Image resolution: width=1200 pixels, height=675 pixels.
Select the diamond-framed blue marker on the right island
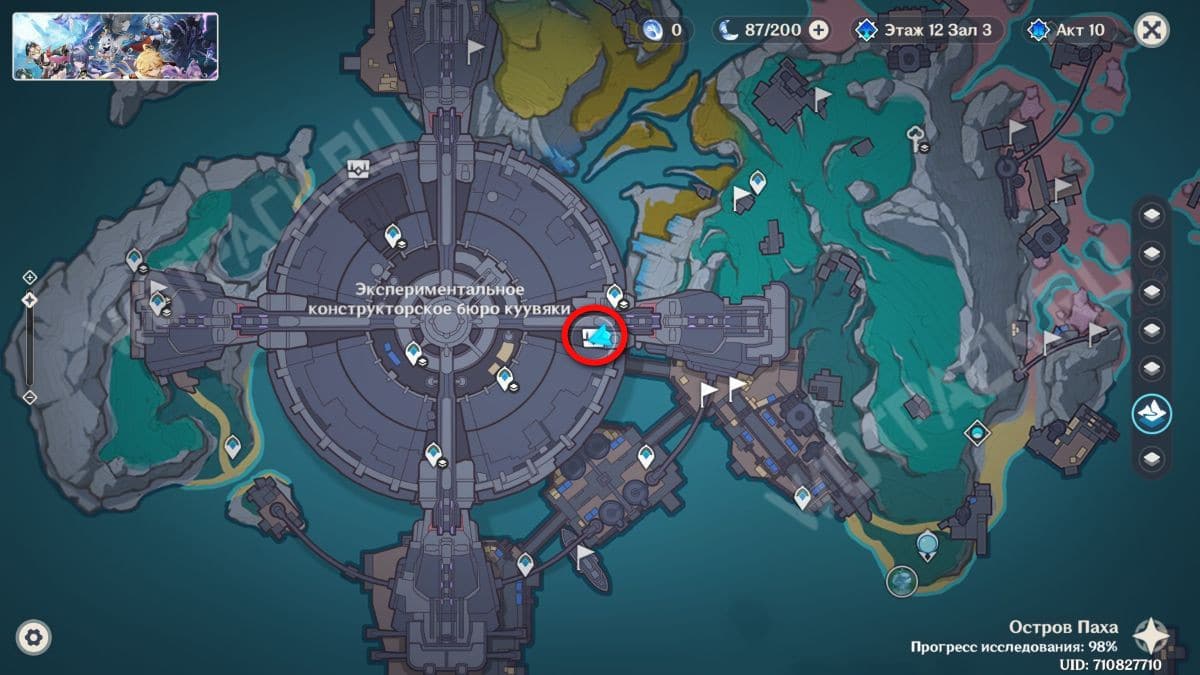tap(976, 432)
